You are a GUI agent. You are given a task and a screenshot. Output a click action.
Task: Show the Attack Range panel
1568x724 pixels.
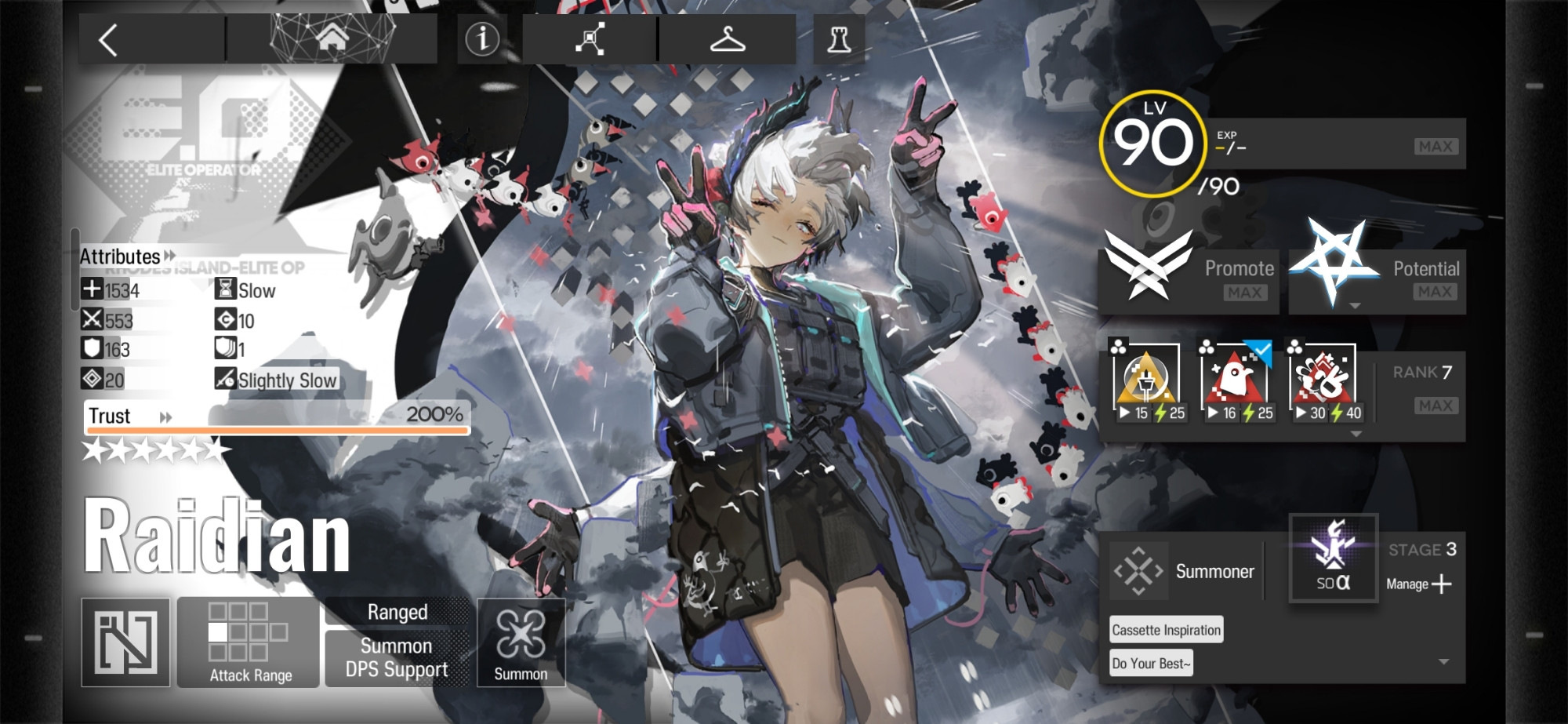[249, 642]
